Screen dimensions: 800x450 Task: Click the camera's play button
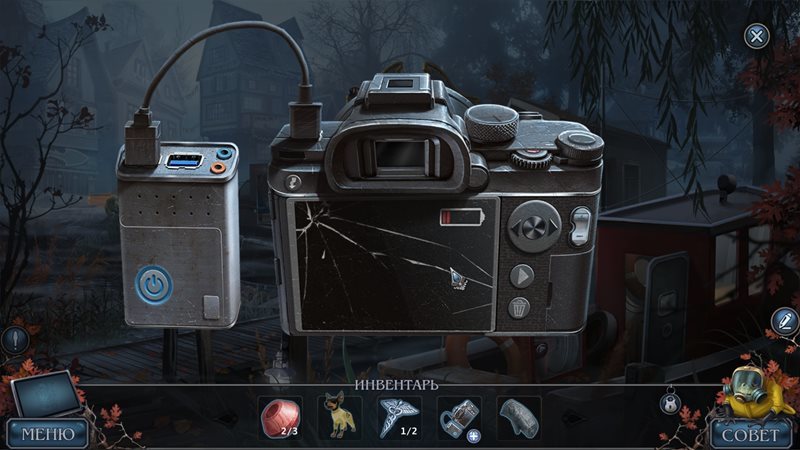click(522, 276)
